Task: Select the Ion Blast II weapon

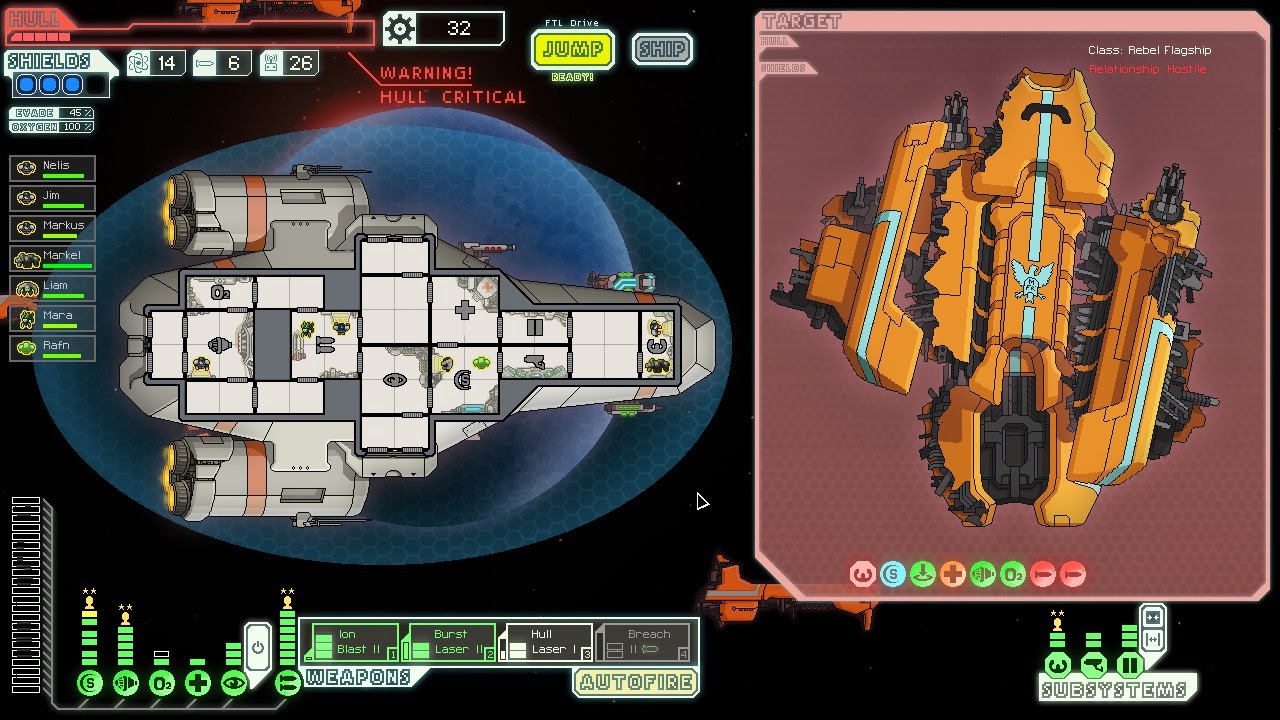Action: 351,642
